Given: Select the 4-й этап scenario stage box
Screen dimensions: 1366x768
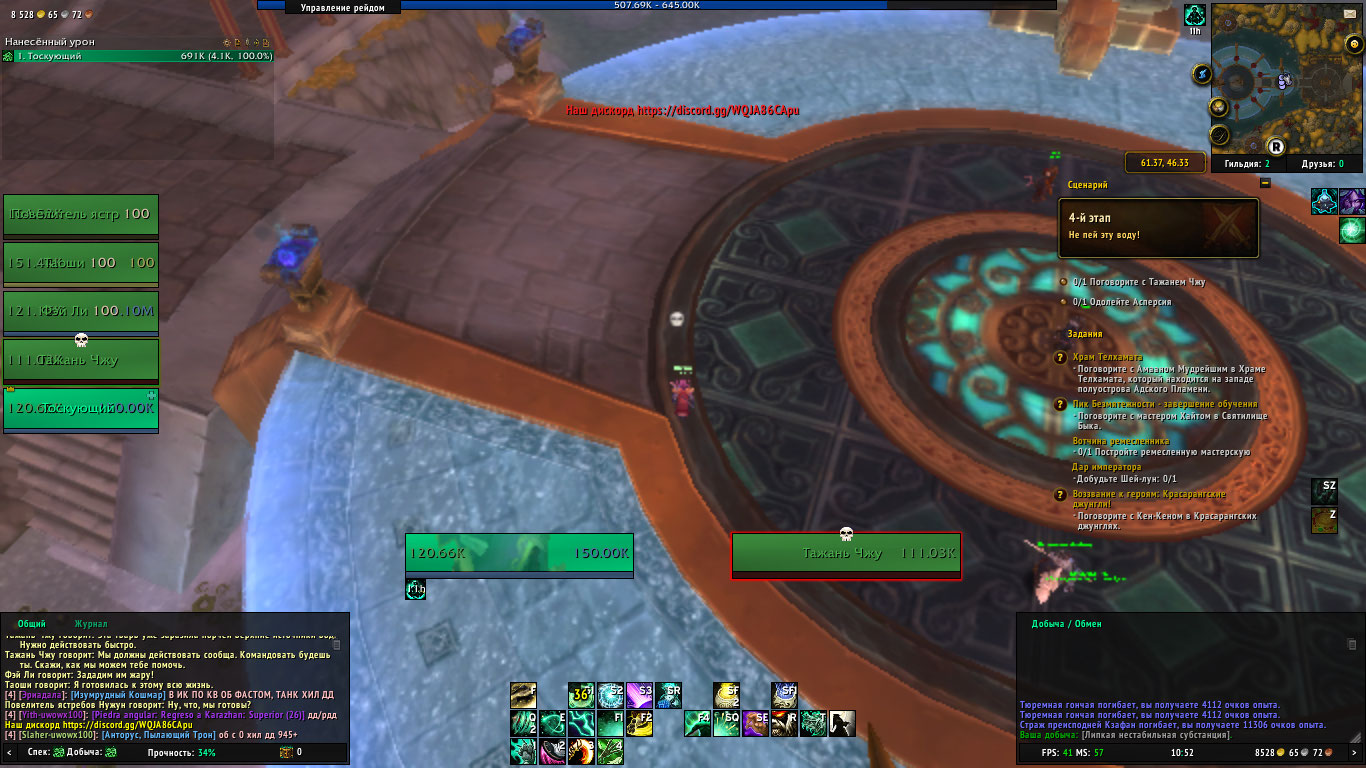Looking at the screenshot, I should (1160, 226).
